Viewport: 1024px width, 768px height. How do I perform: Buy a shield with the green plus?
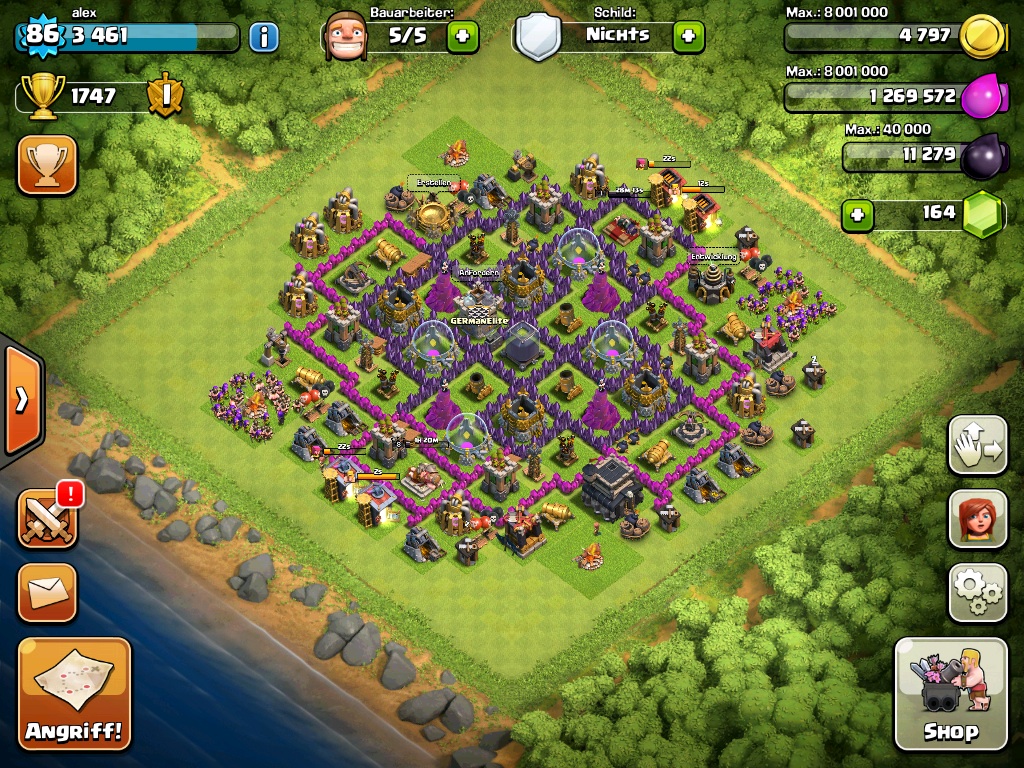click(688, 37)
